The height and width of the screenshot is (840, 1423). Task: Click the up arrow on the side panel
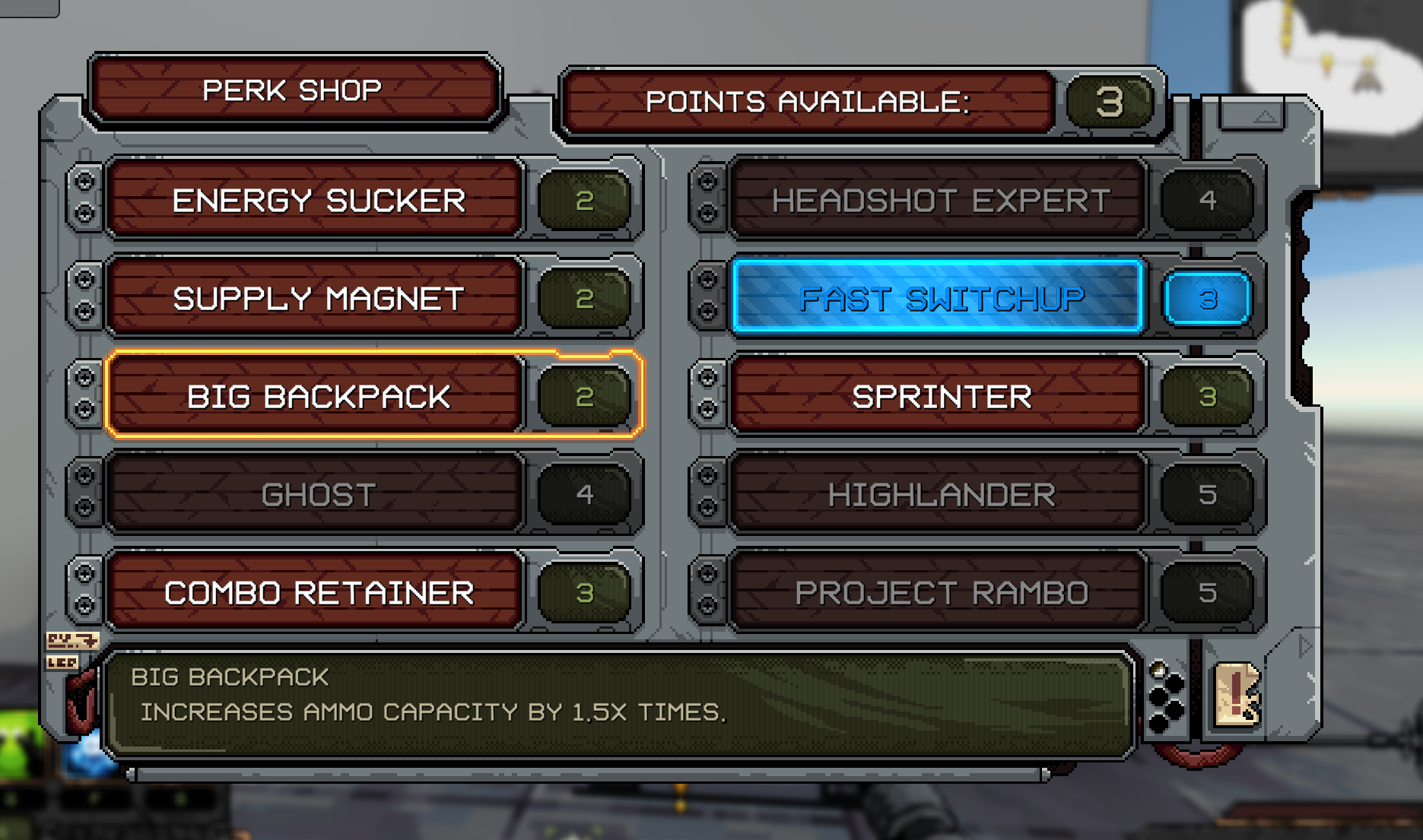1265,116
